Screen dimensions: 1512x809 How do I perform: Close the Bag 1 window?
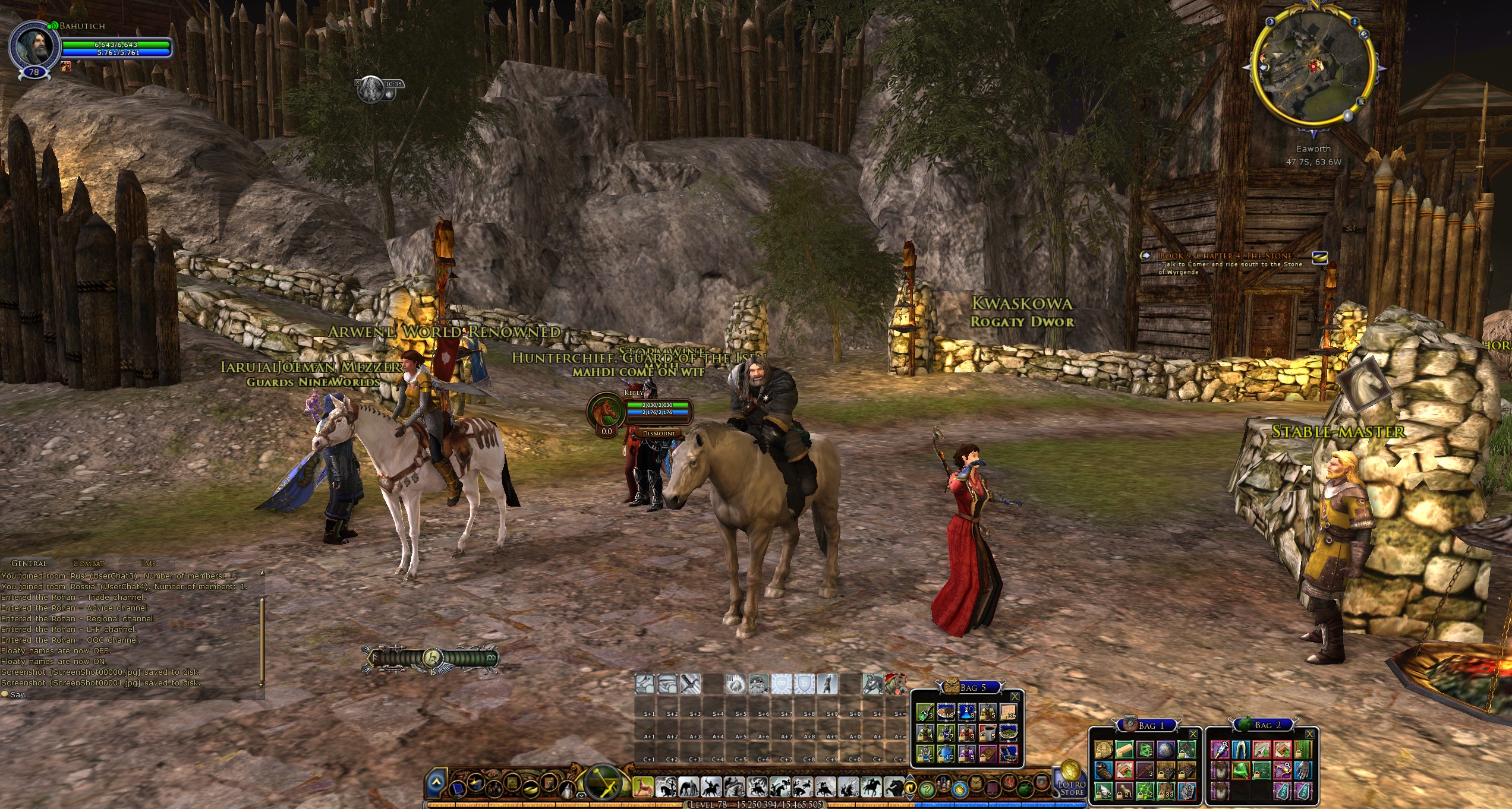tap(1192, 734)
